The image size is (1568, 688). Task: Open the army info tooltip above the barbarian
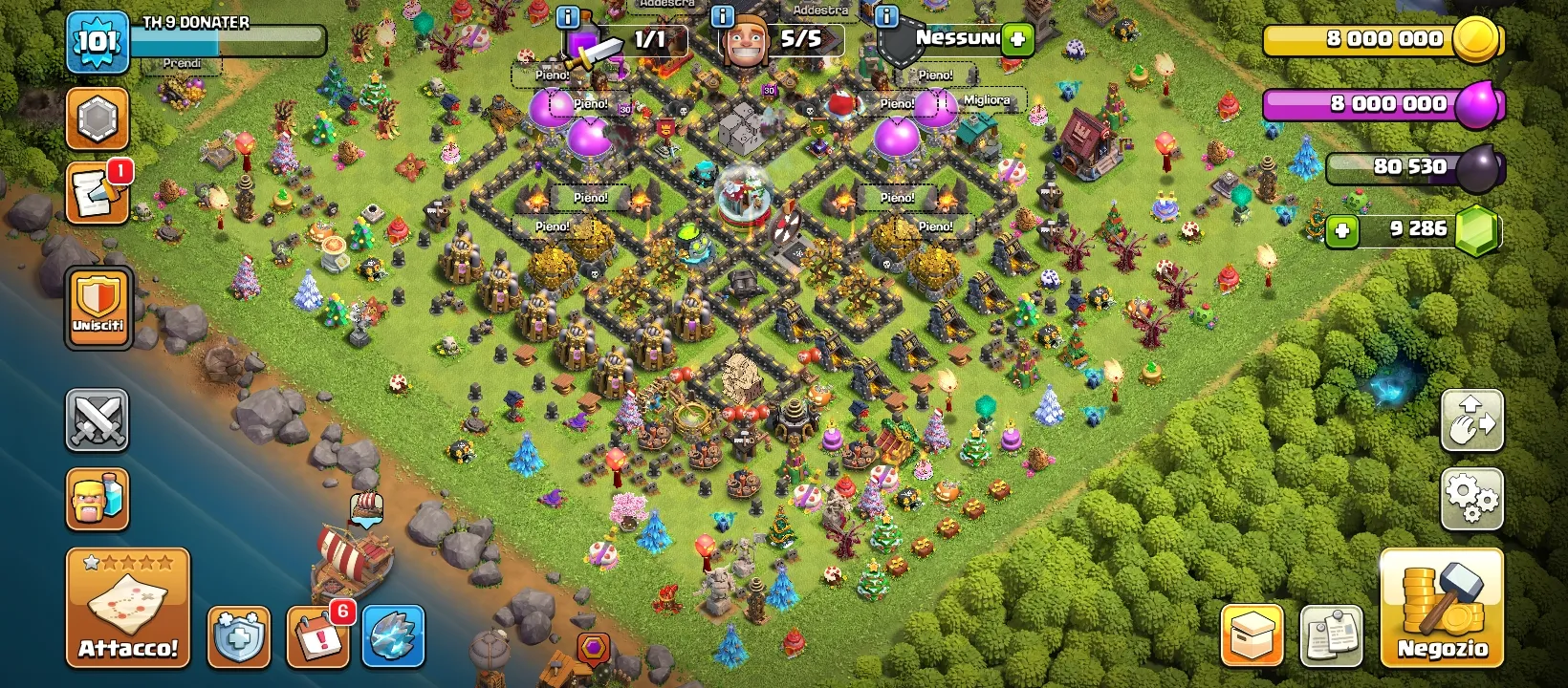[721, 15]
